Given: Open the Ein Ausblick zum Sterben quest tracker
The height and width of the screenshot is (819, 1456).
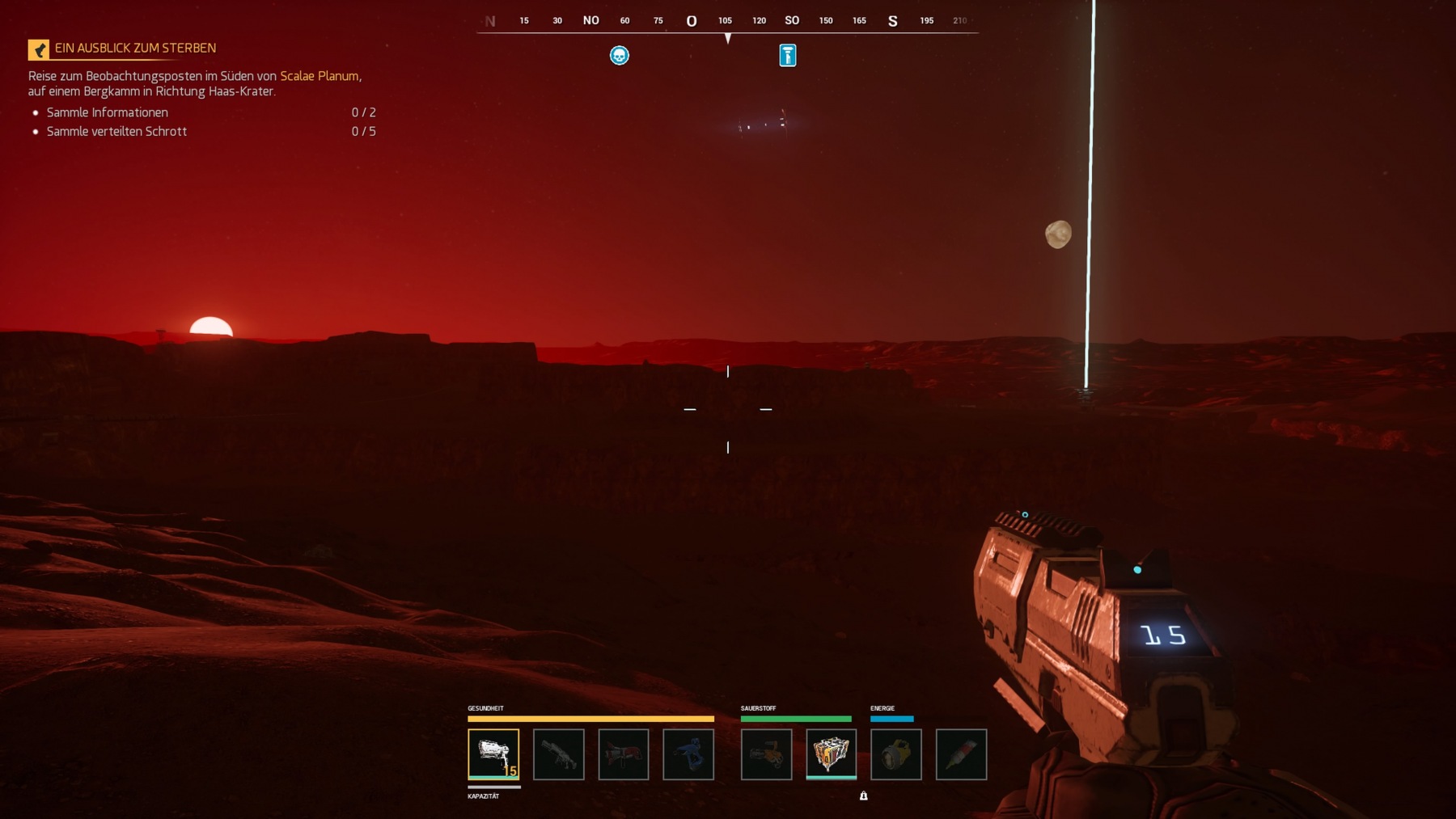Looking at the screenshot, I should pyautogui.click(x=135, y=49).
